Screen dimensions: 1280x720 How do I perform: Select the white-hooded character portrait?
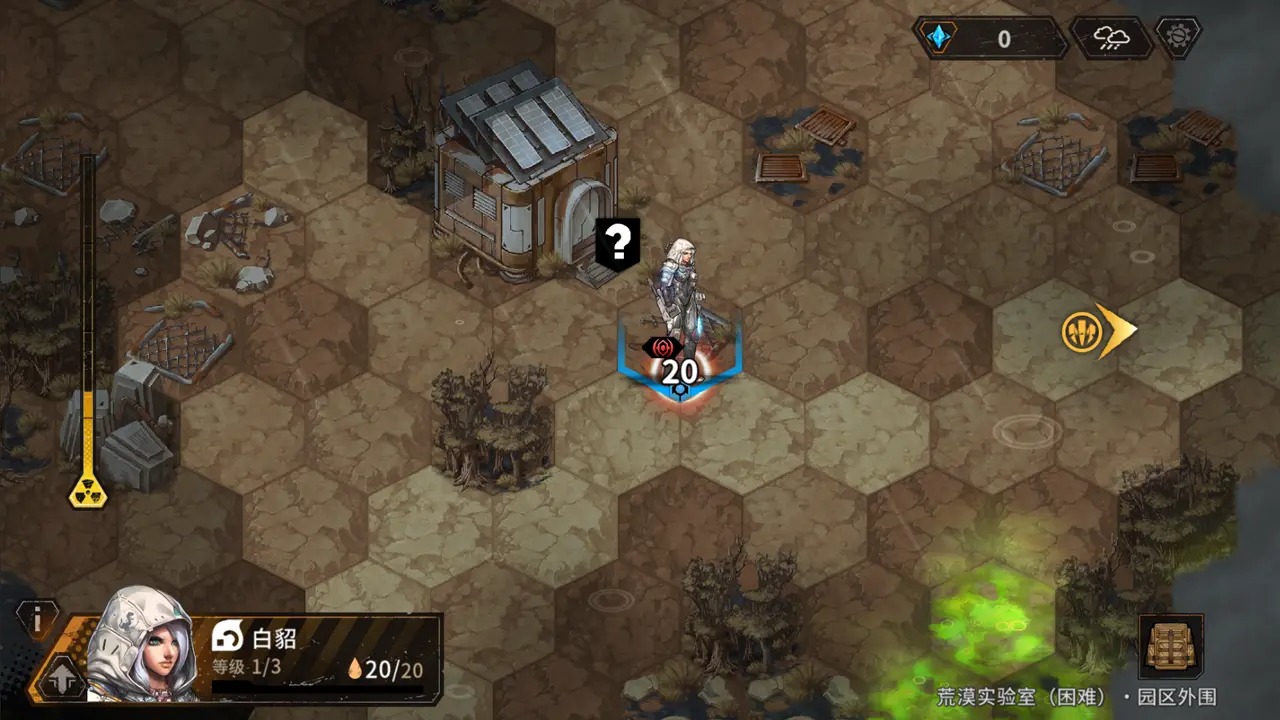click(x=140, y=645)
